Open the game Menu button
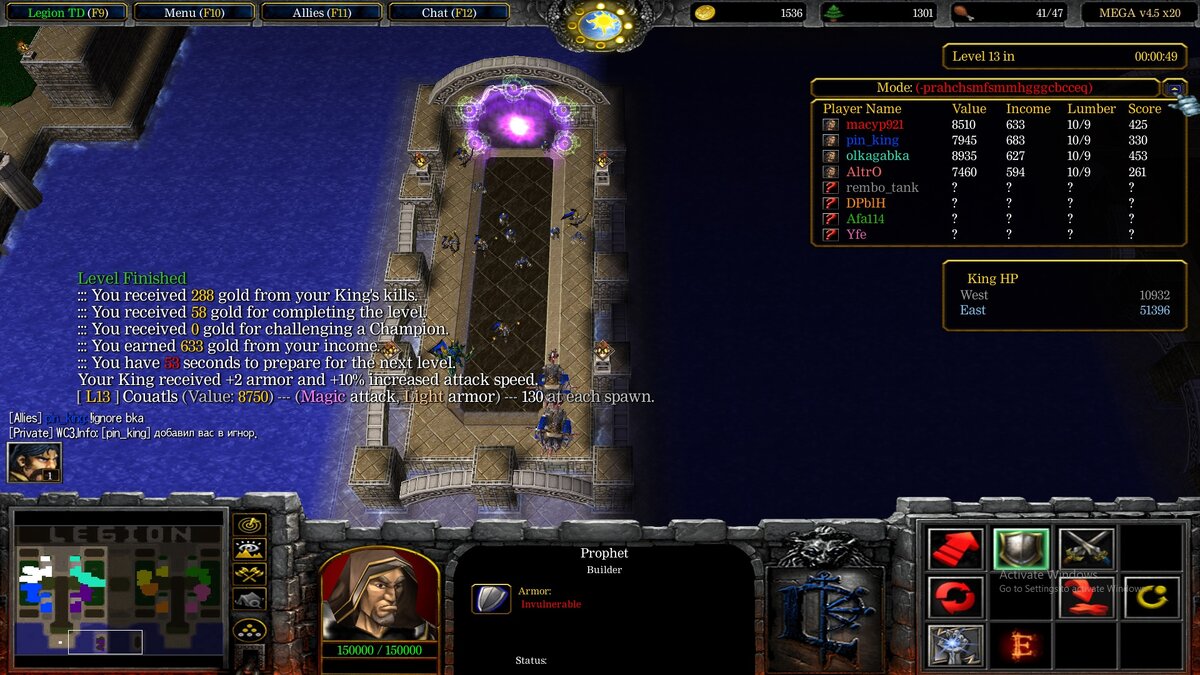The height and width of the screenshot is (675, 1200). pos(194,13)
